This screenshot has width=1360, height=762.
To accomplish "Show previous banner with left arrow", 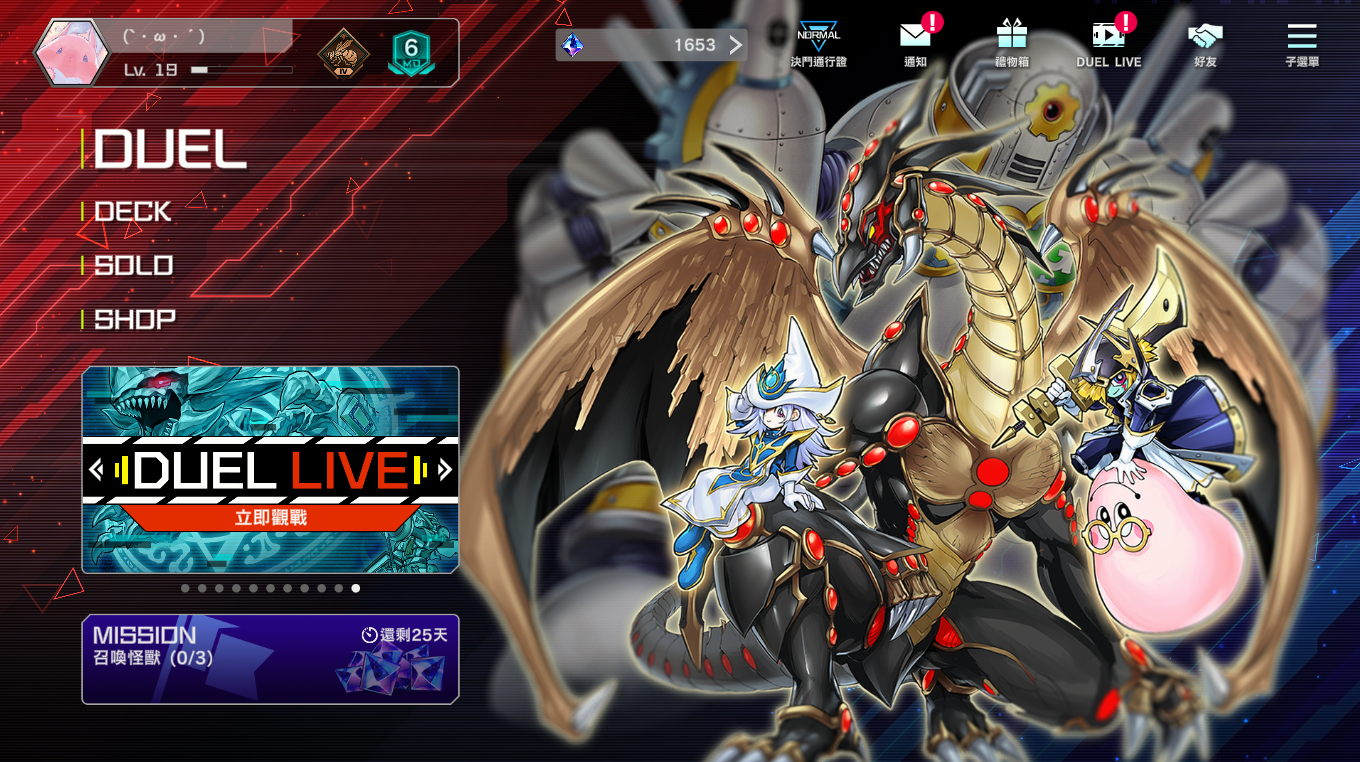I will pyautogui.click(x=96, y=469).
